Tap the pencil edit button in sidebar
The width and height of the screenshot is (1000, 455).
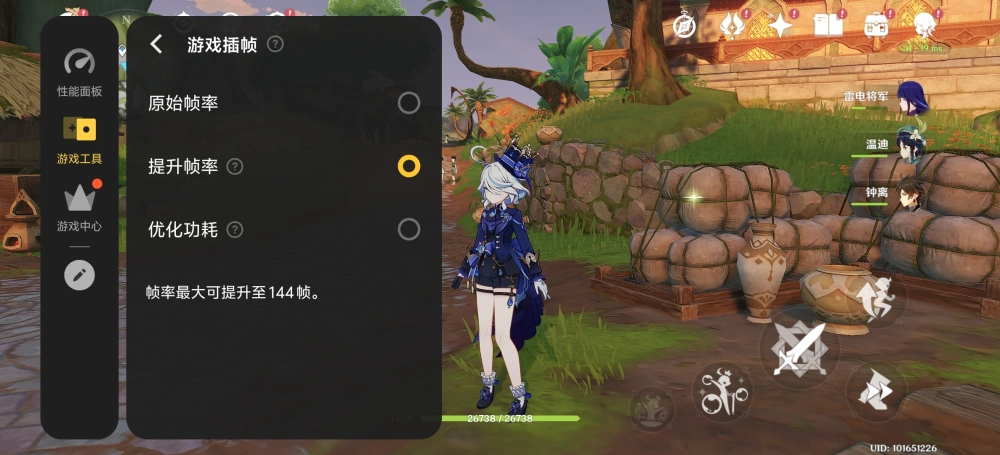click(79, 275)
